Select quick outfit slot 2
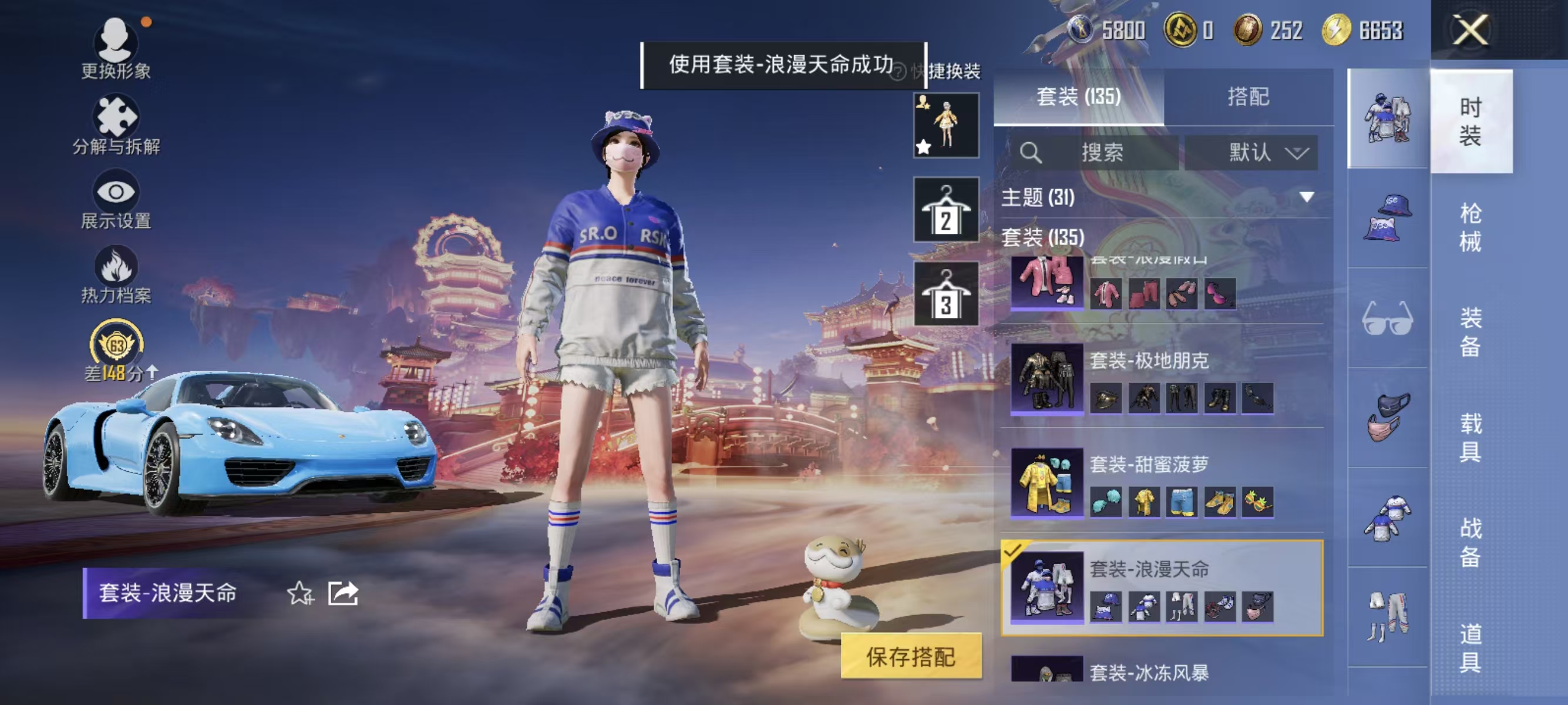 point(947,210)
